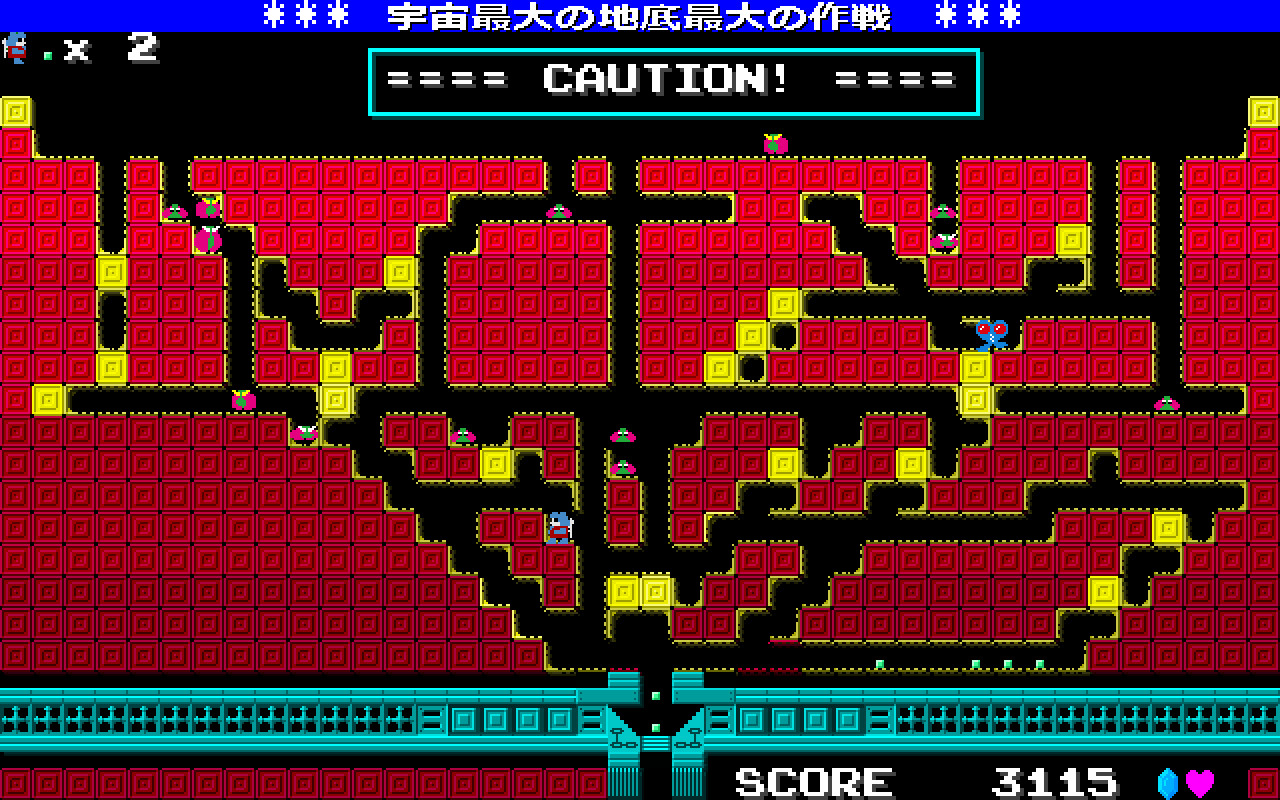
Task: Click the player character standing on the red pillar
Action: coord(561,530)
